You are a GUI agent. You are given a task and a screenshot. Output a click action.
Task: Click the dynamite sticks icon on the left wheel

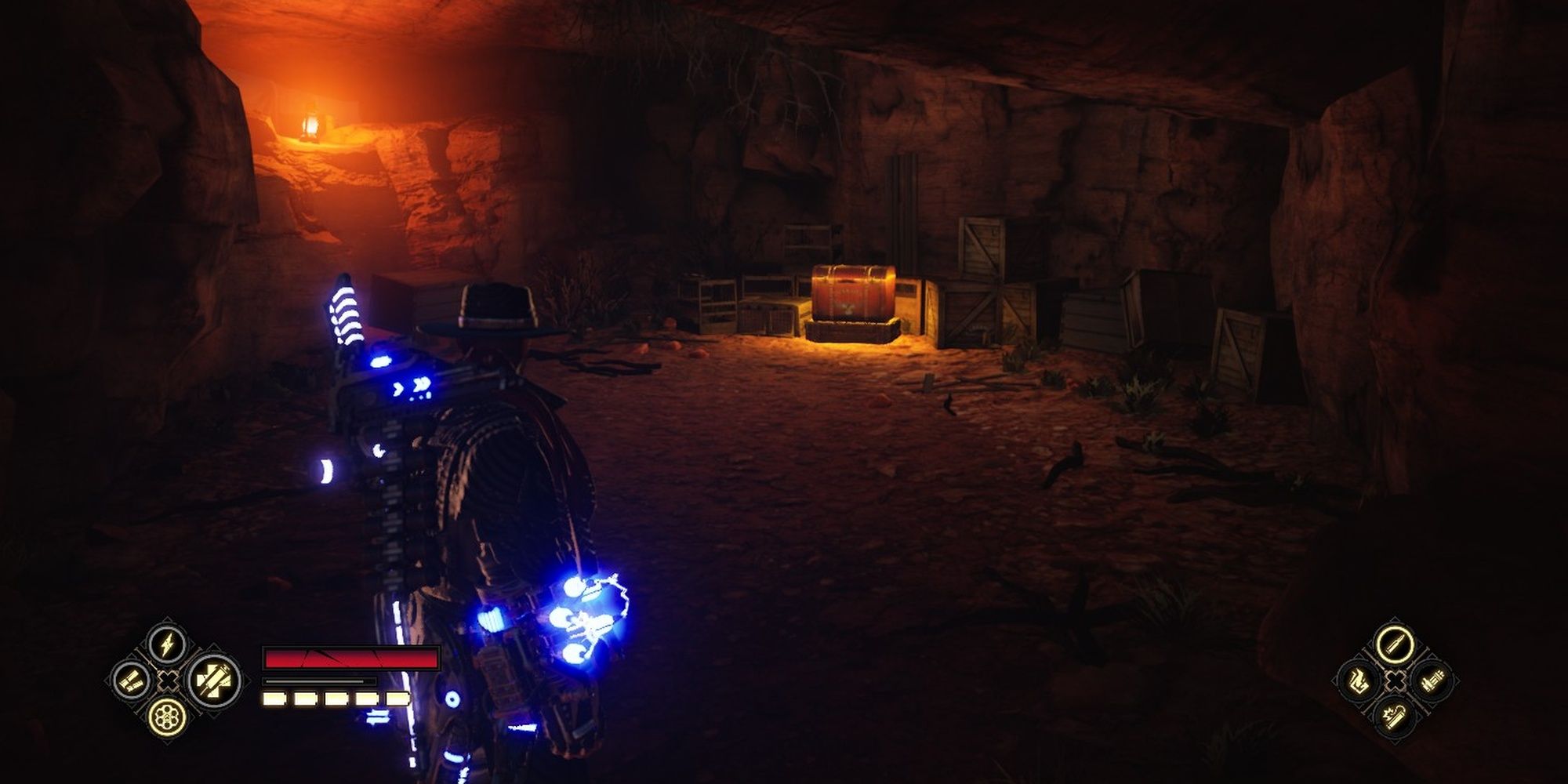[129, 680]
